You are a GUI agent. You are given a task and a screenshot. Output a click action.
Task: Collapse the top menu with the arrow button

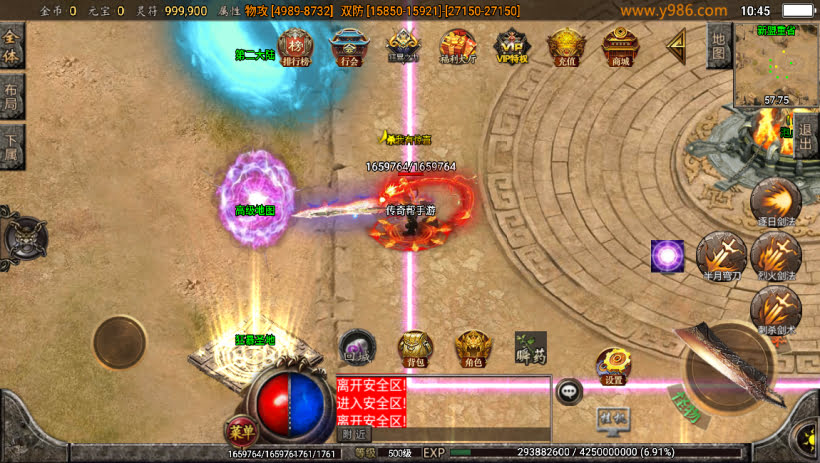click(x=677, y=43)
